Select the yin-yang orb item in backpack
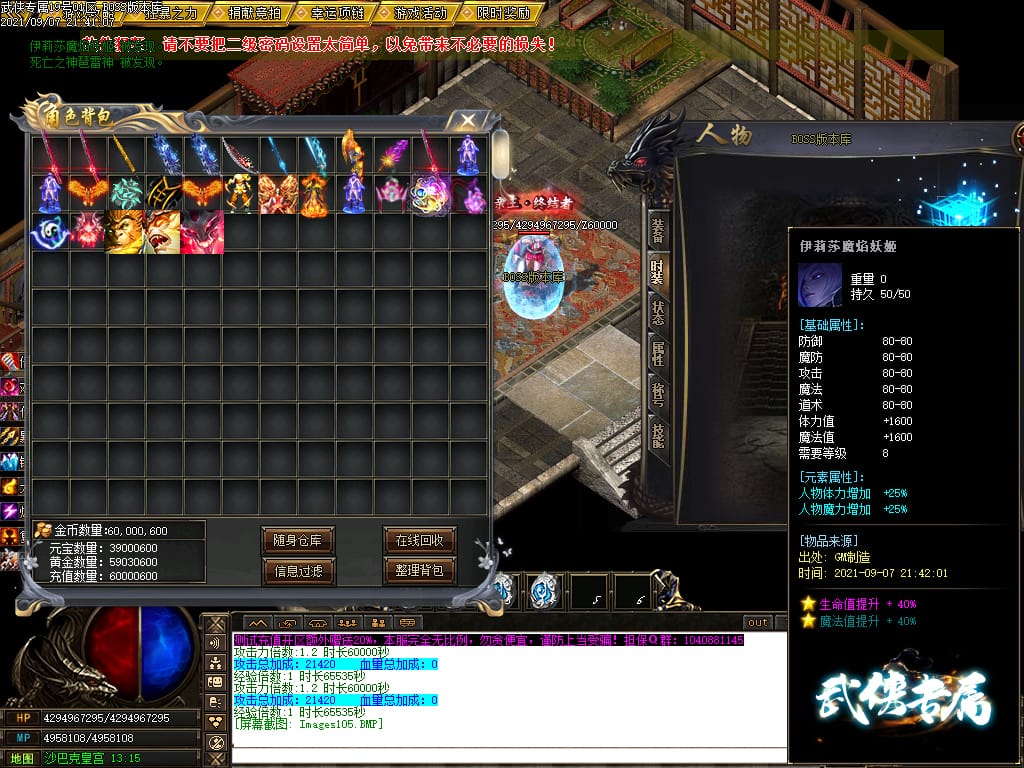 pyautogui.click(x=50, y=232)
